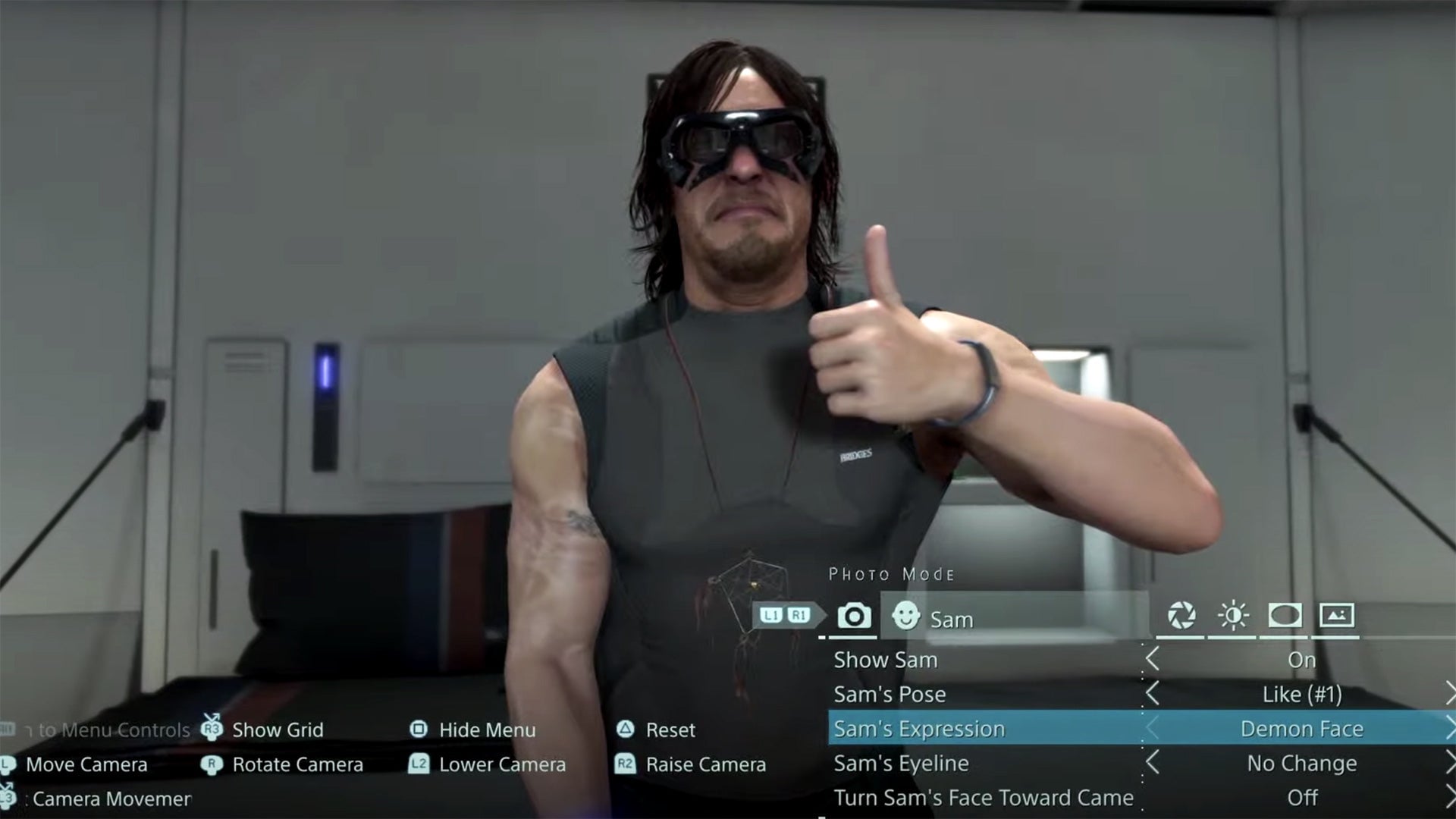
Task: Switch to Menu Controls
Action: tap(99, 728)
